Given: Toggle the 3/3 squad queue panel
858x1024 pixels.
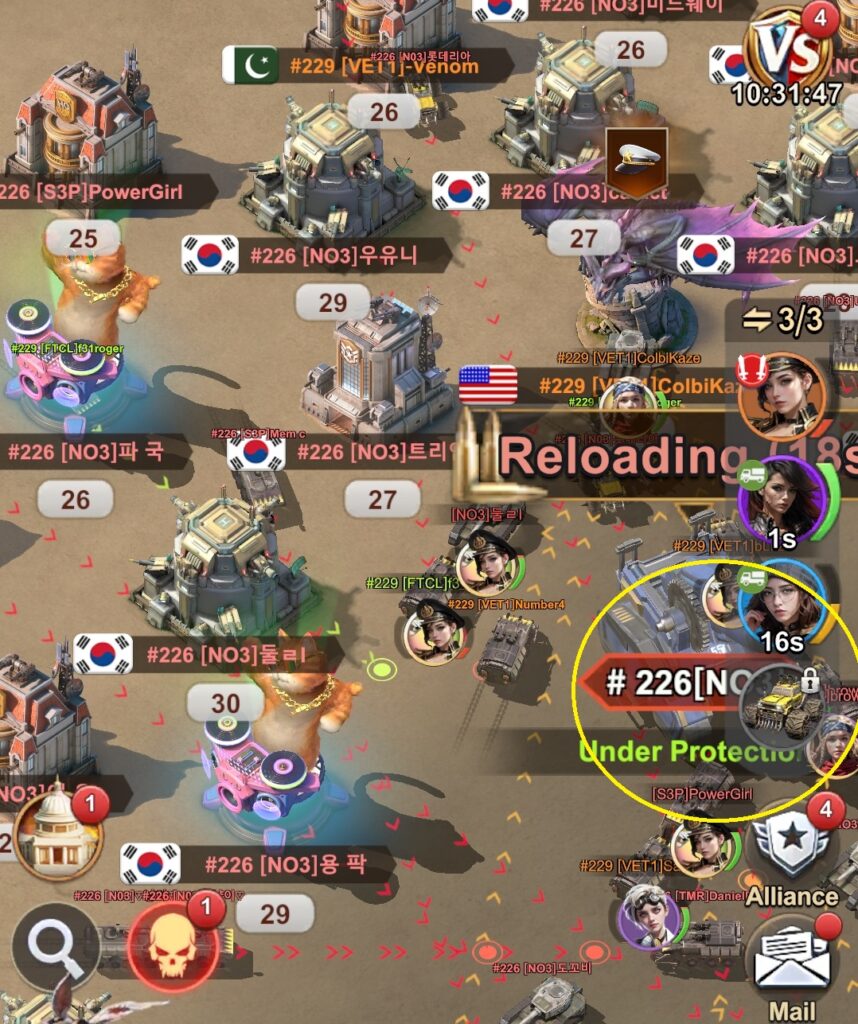Looking at the screenshot, I should (782, 322).
